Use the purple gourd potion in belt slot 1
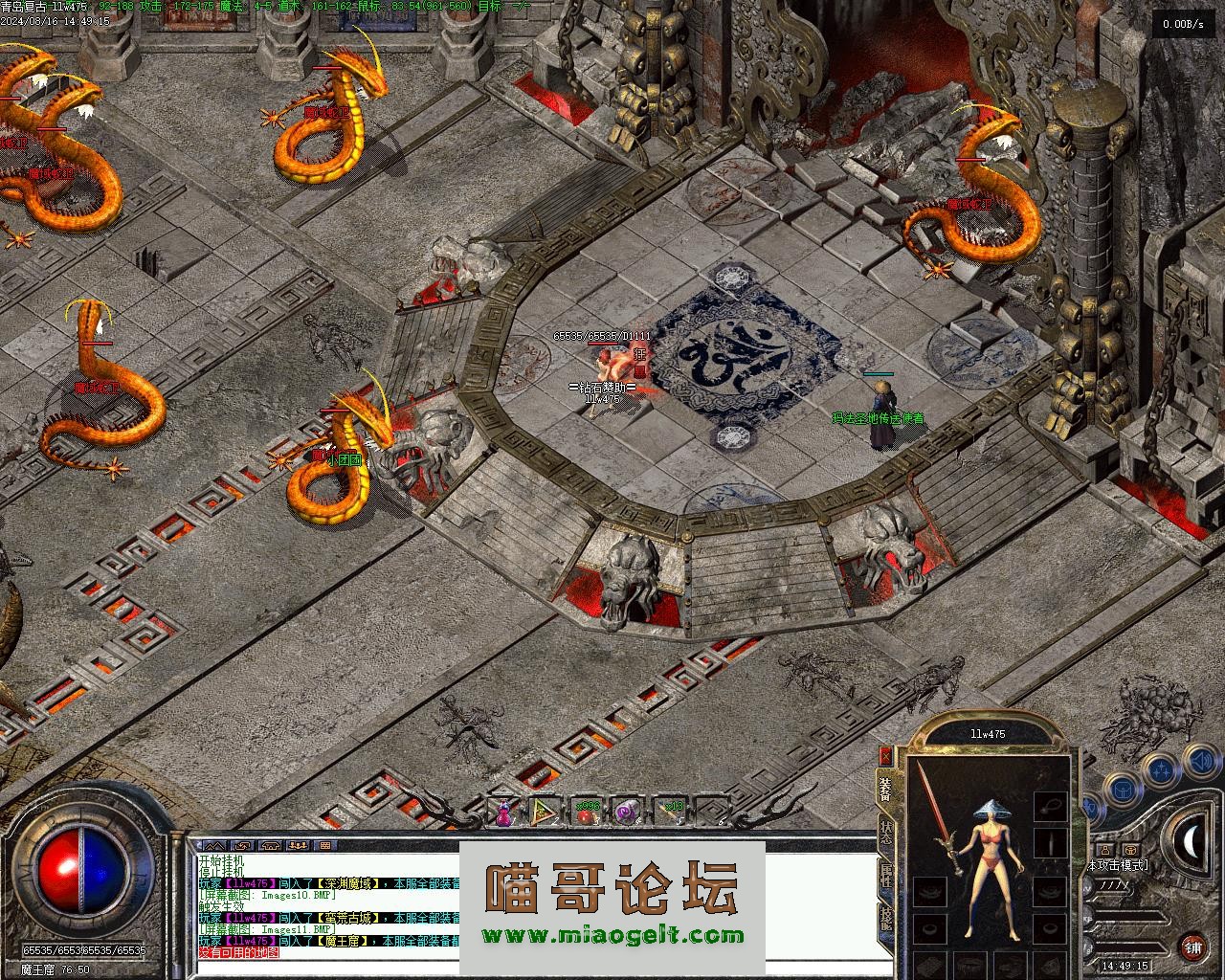Image resolution: width=1225 pixels, height=980 pixels. (x=503, y=813)
